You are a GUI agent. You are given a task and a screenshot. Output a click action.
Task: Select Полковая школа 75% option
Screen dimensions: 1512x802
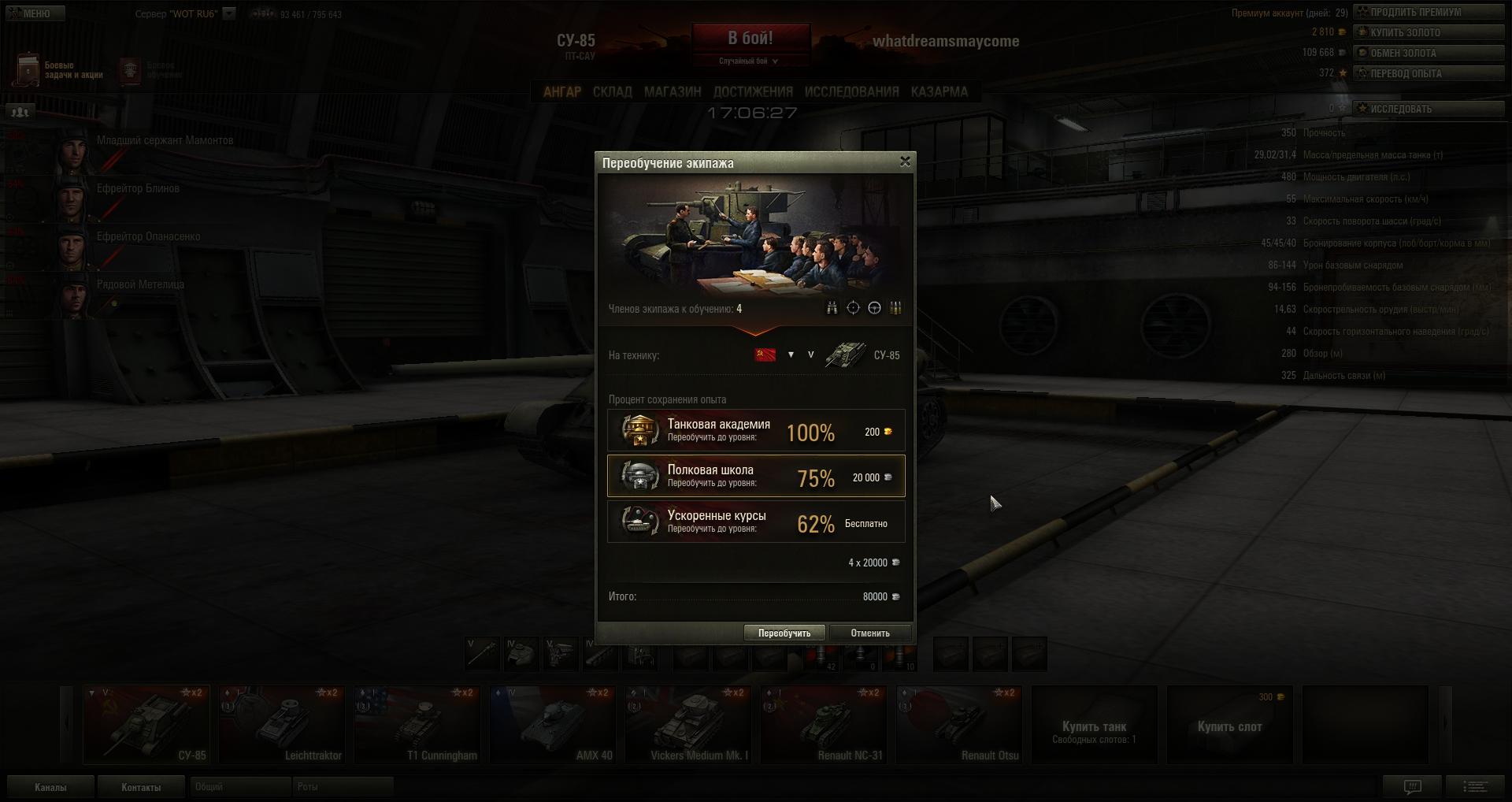click(x=756, y=477)
